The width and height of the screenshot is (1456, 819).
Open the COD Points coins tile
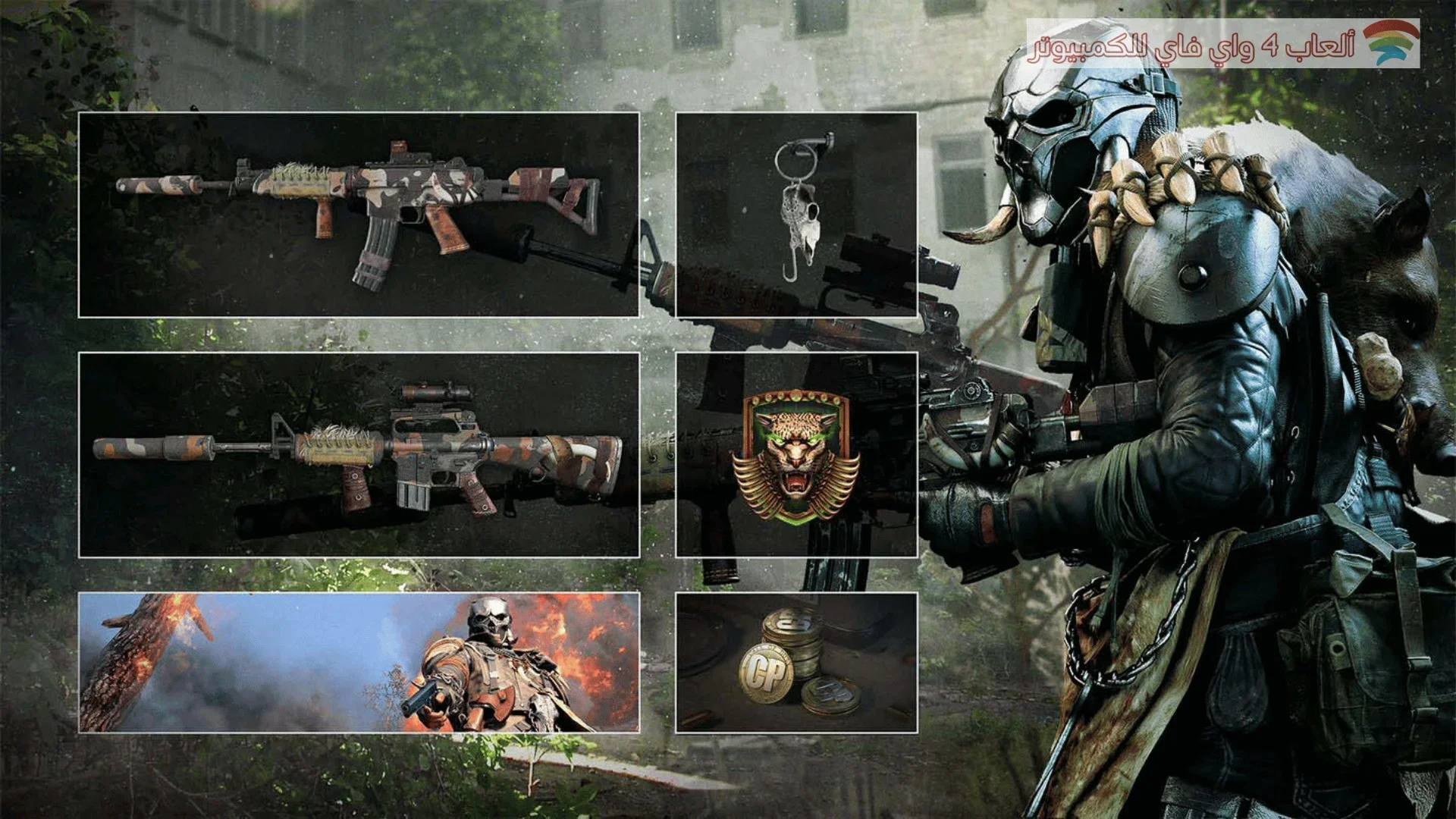click(796, 662)
